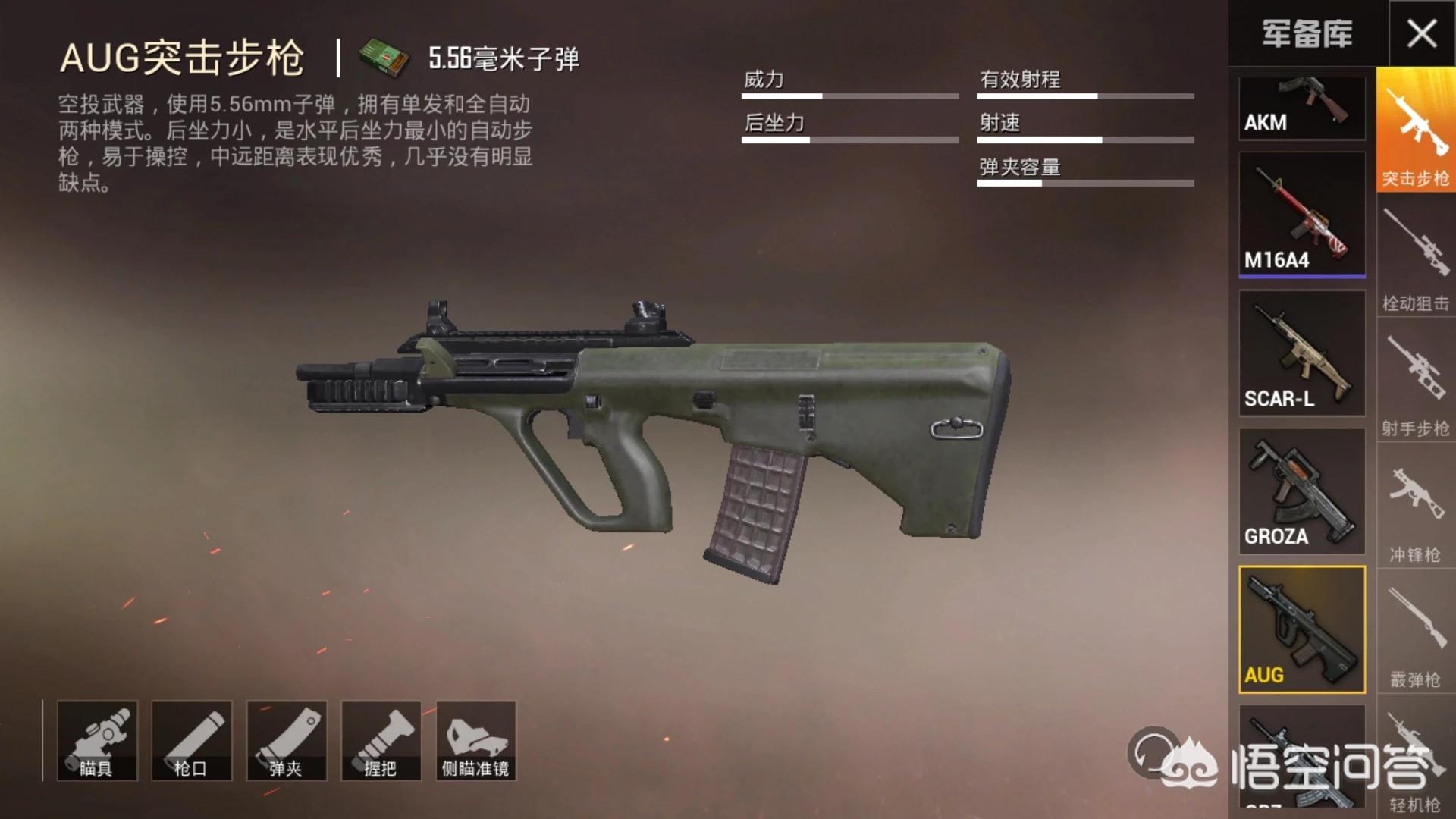Open the 冲锋枪 submachine gun category
1456x819 pixels.
(x=1415, y=510)
